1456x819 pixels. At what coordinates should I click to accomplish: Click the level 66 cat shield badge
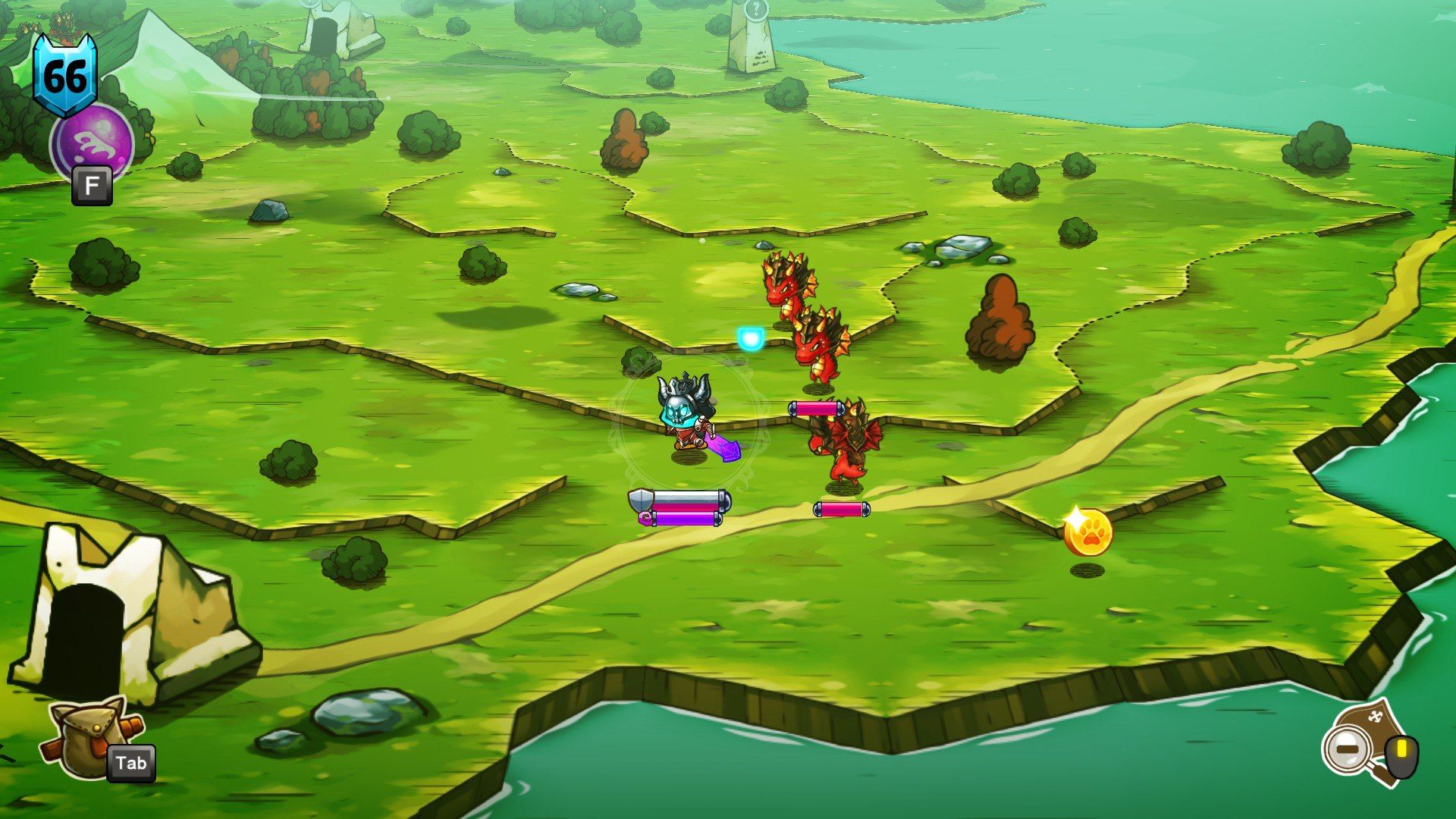coord(64,74)
